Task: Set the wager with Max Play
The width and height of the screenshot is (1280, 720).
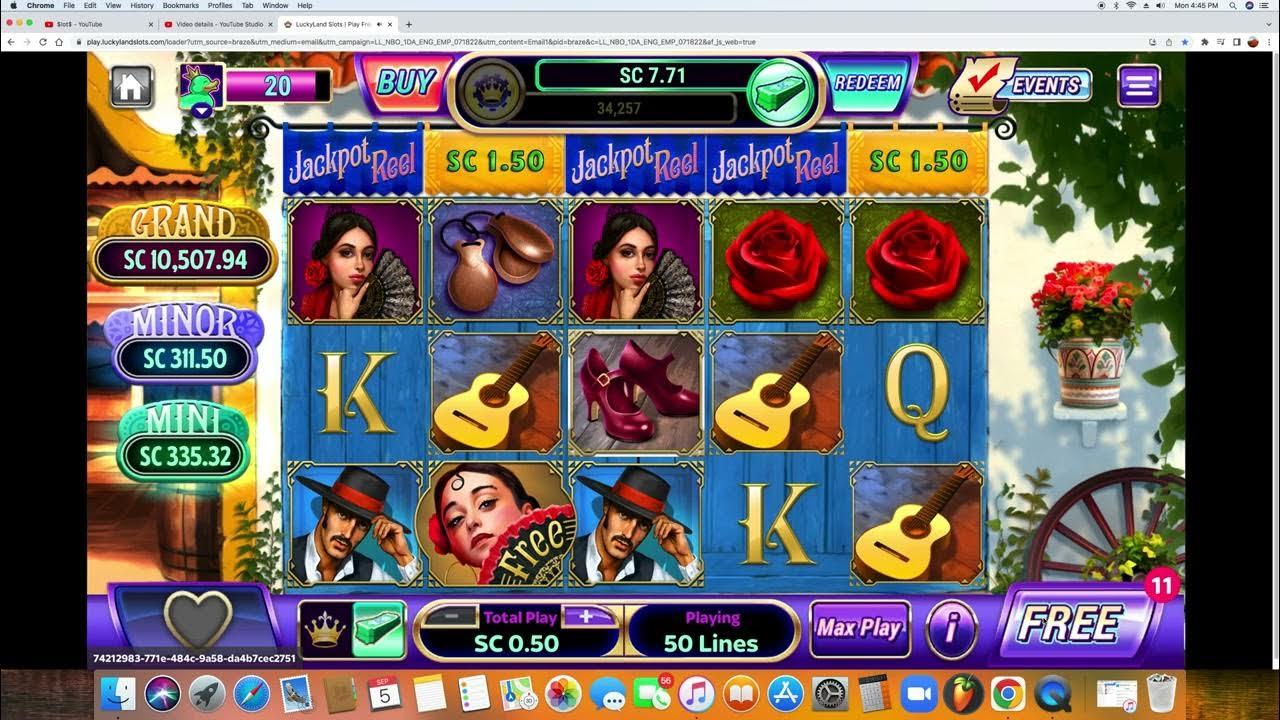Action: (859, 629)
